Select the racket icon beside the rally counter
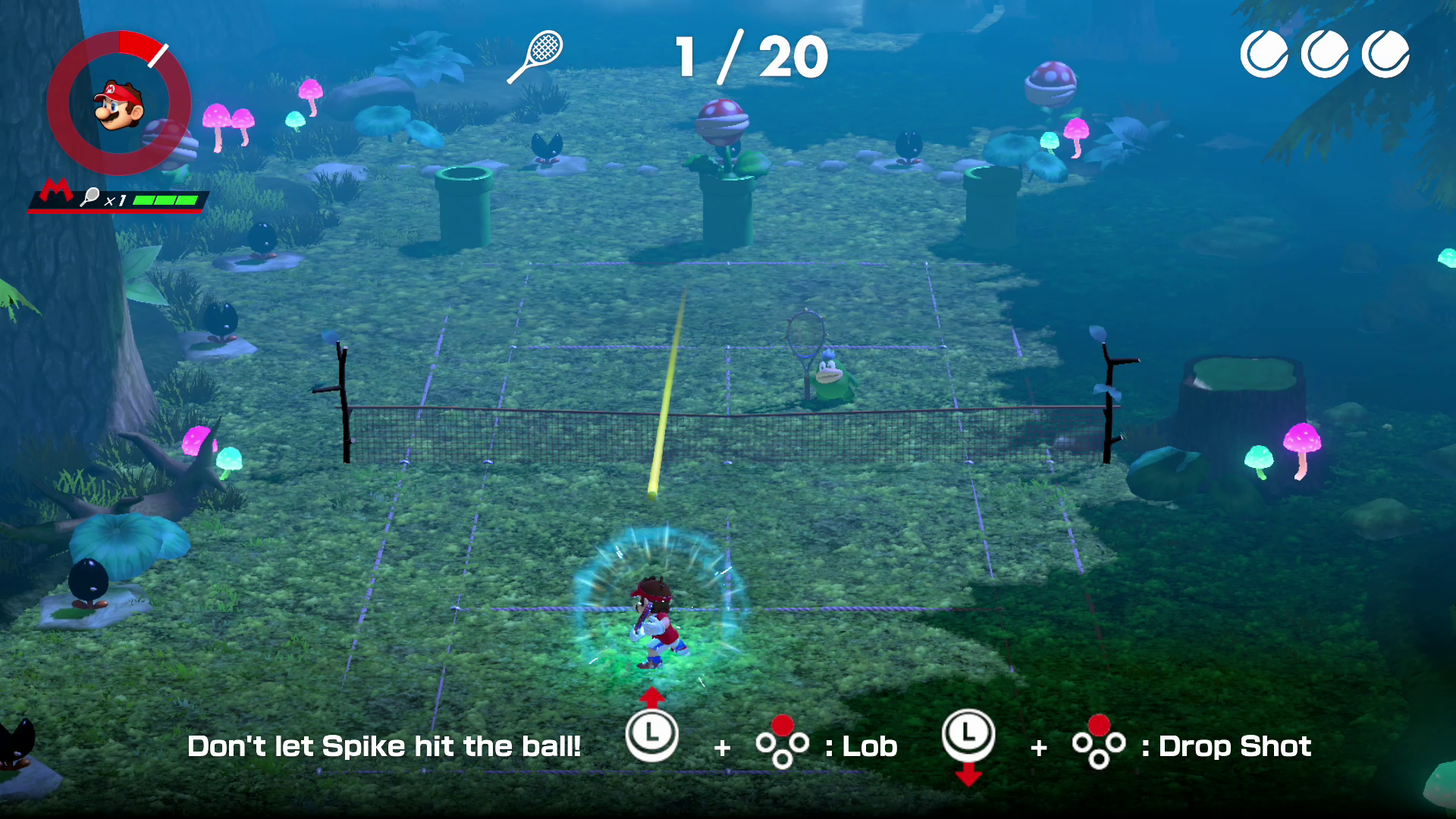Screen dimensions: 1456x819 535,56
